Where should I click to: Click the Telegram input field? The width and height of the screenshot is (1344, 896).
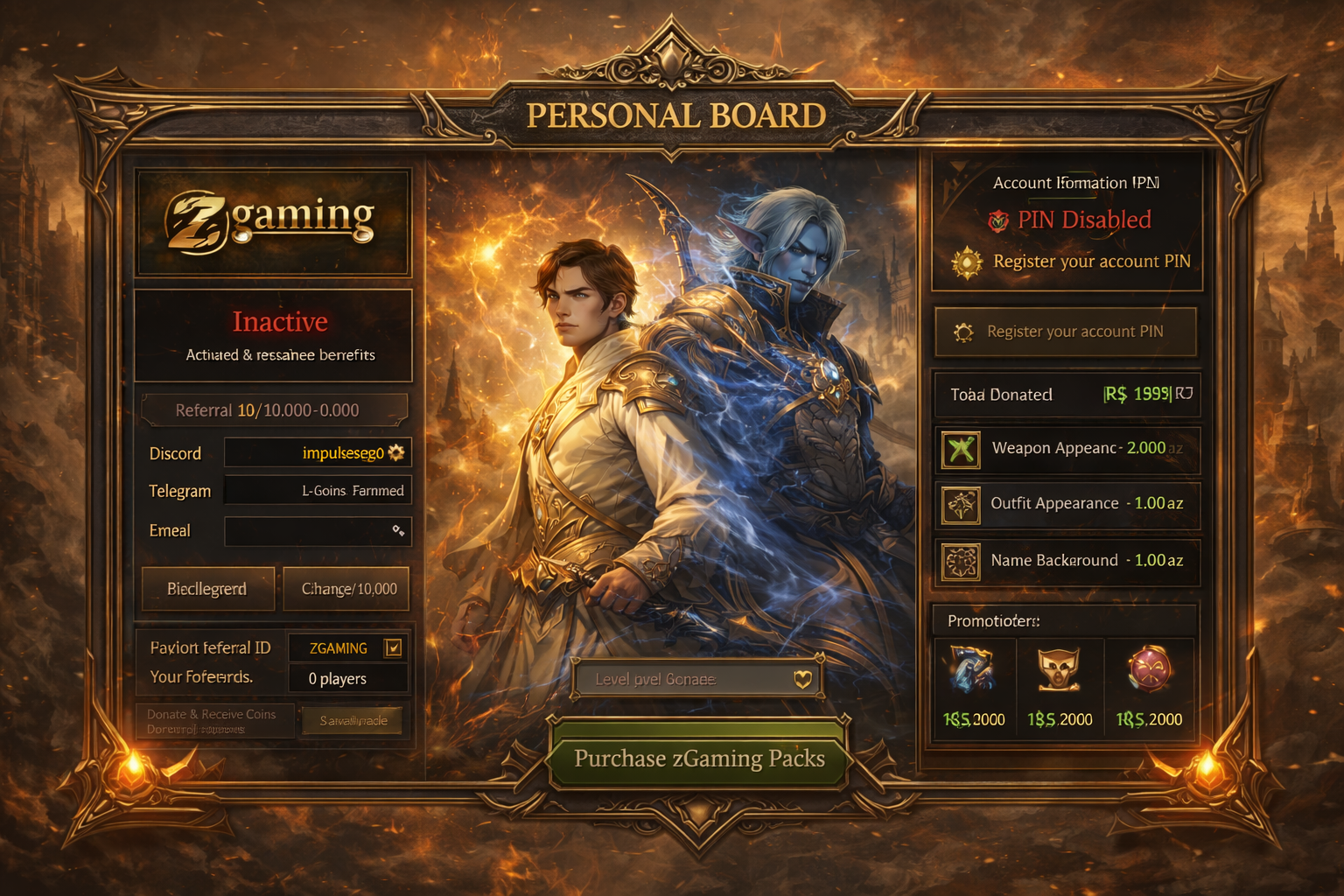317,491
